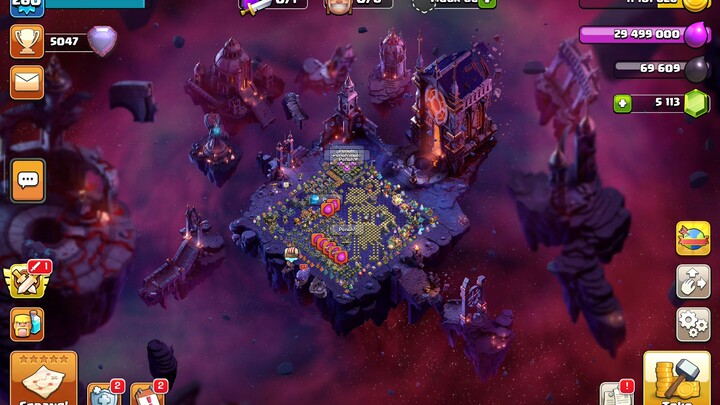Open the mail envelope inbox
720x405 pixels.
pyautogui.click(x=27, y=81)
